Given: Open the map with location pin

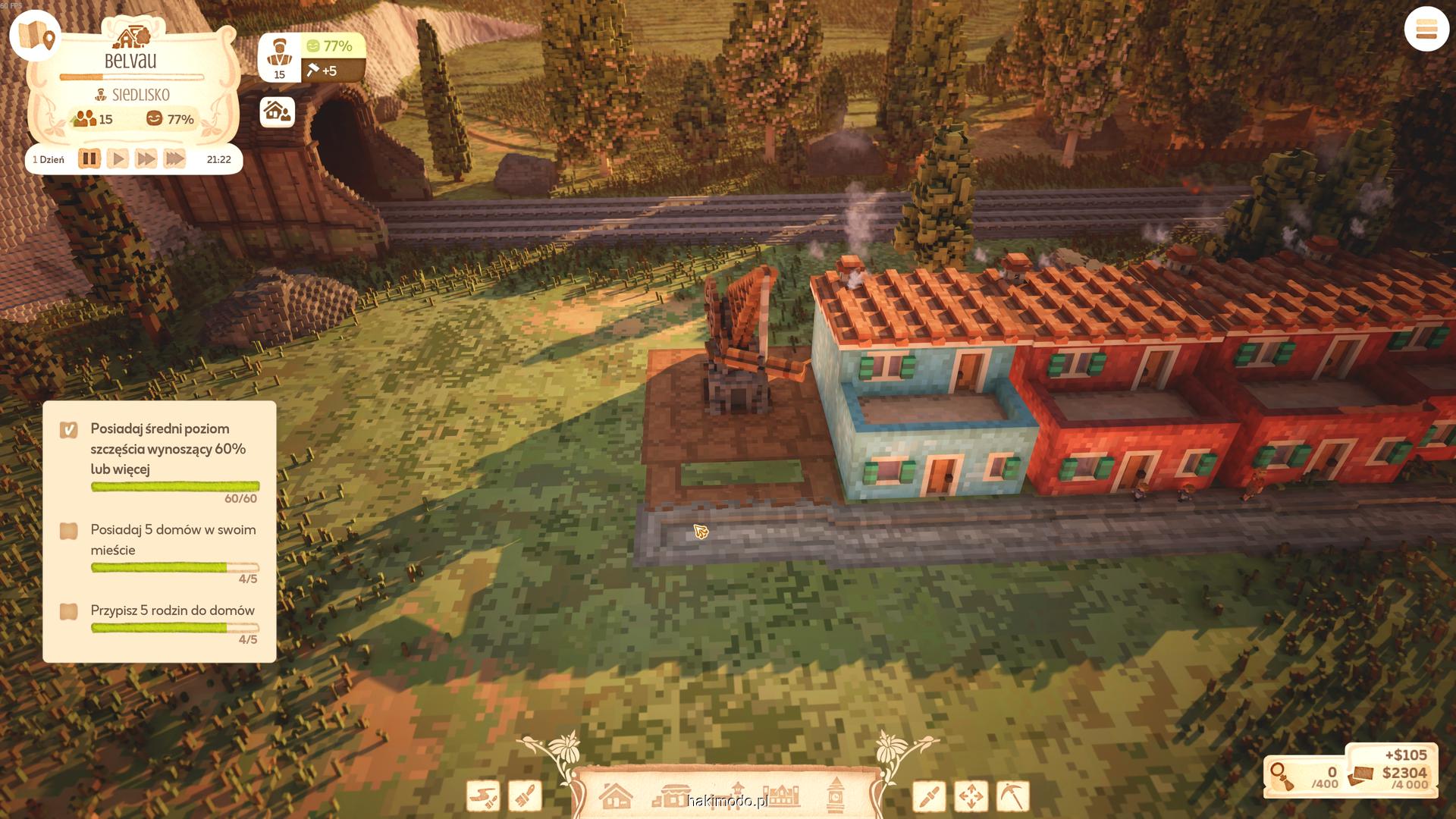Looking at the screenshot, I should click(x=36, y=36).
